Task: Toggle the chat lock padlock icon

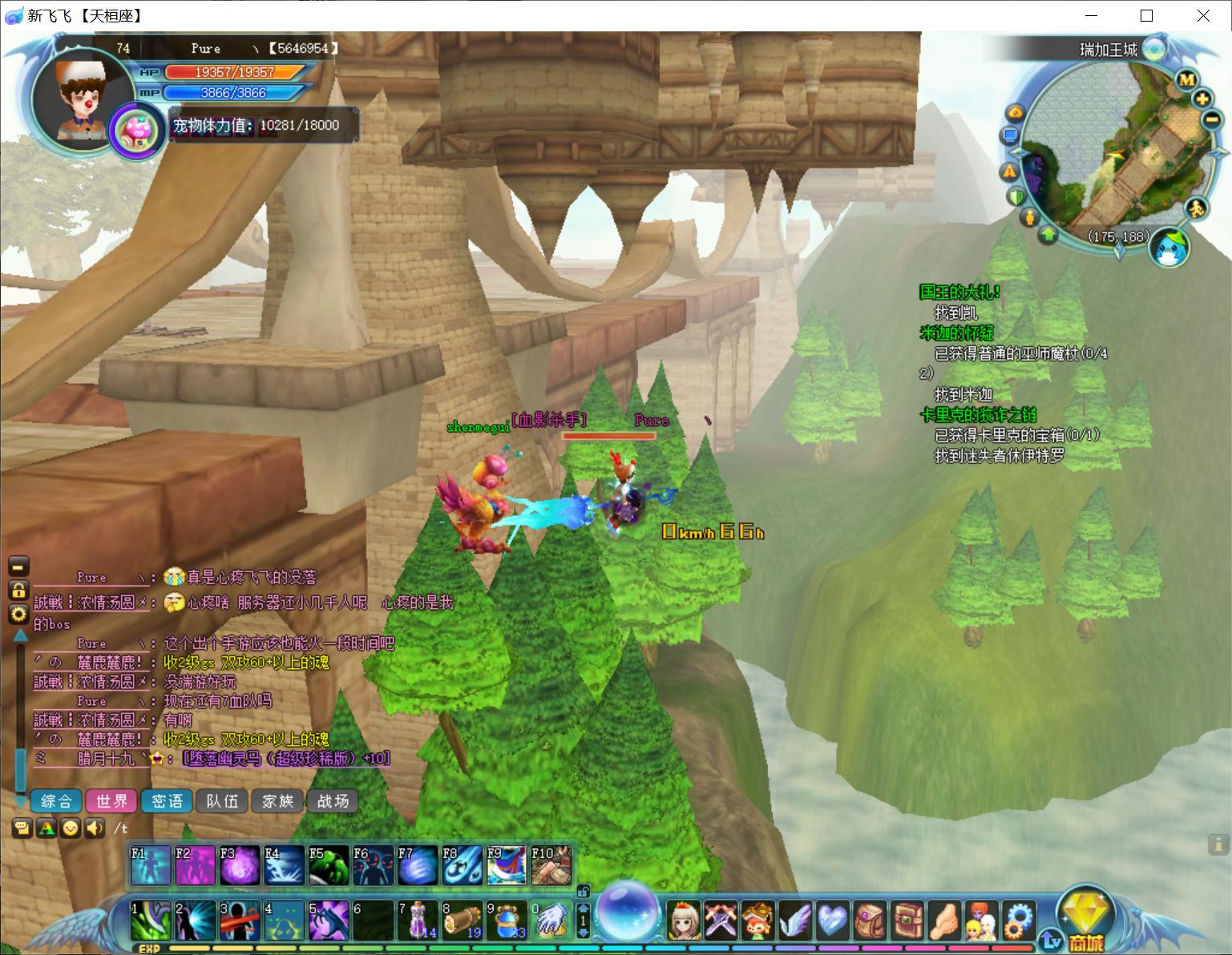Action: pos(18,590)
